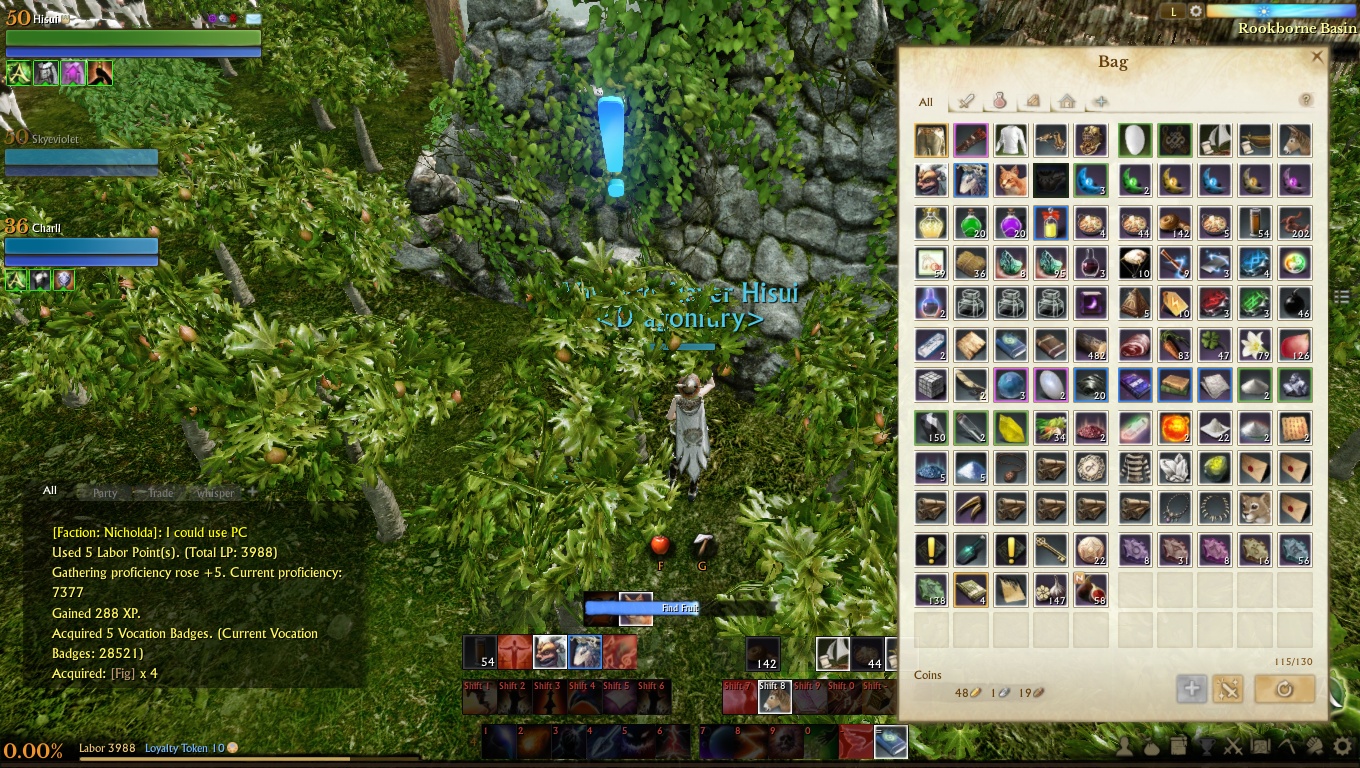
Task: Open the game settings gear icon
Action: 1343,747
